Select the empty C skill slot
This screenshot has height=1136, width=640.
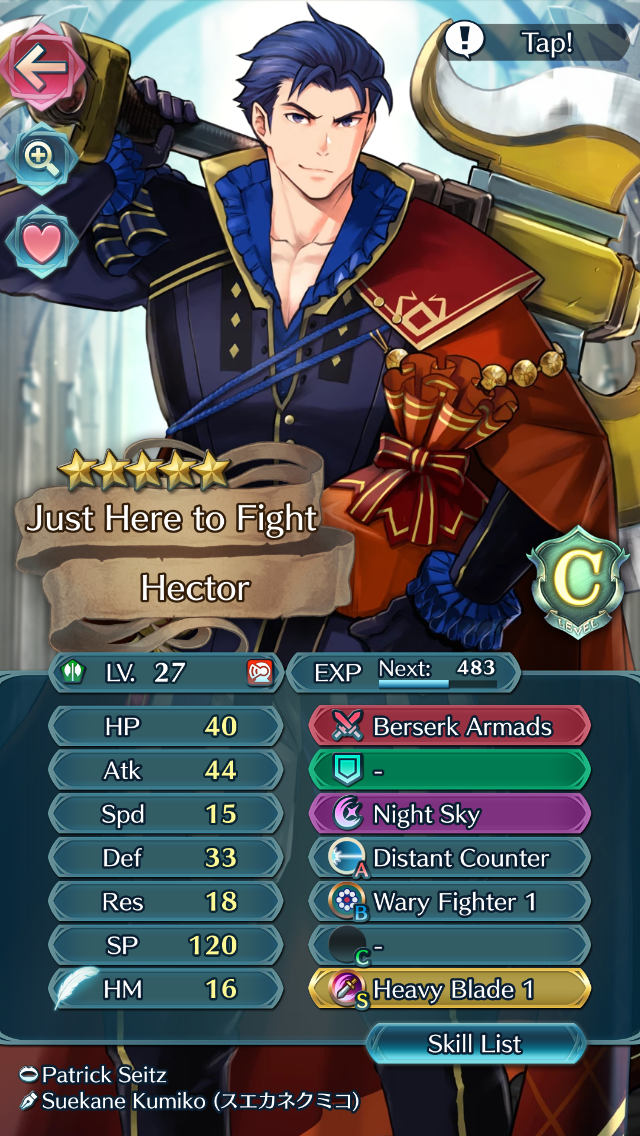[x=449, y=946]
